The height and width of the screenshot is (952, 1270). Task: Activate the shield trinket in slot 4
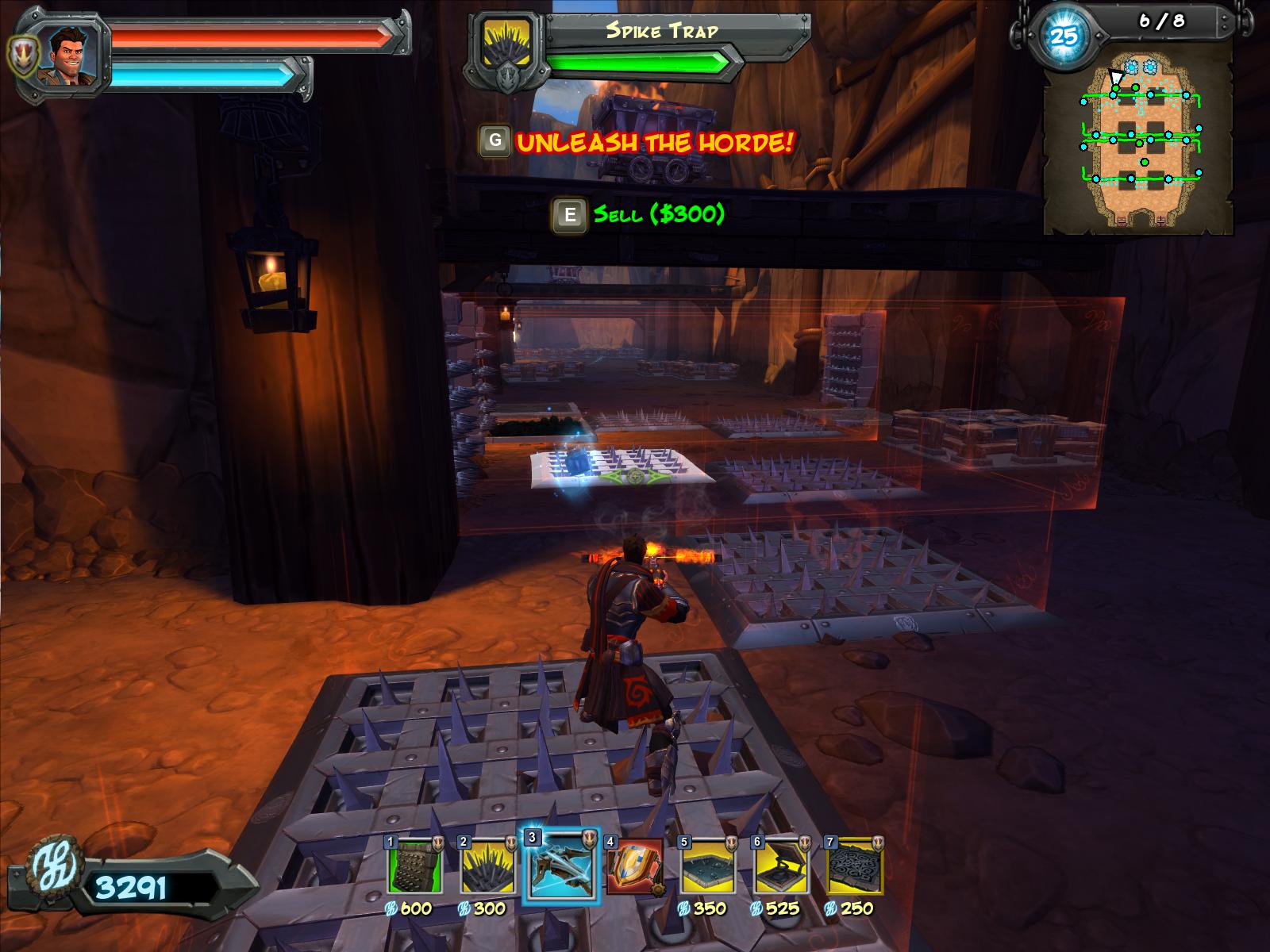[633, 867]
